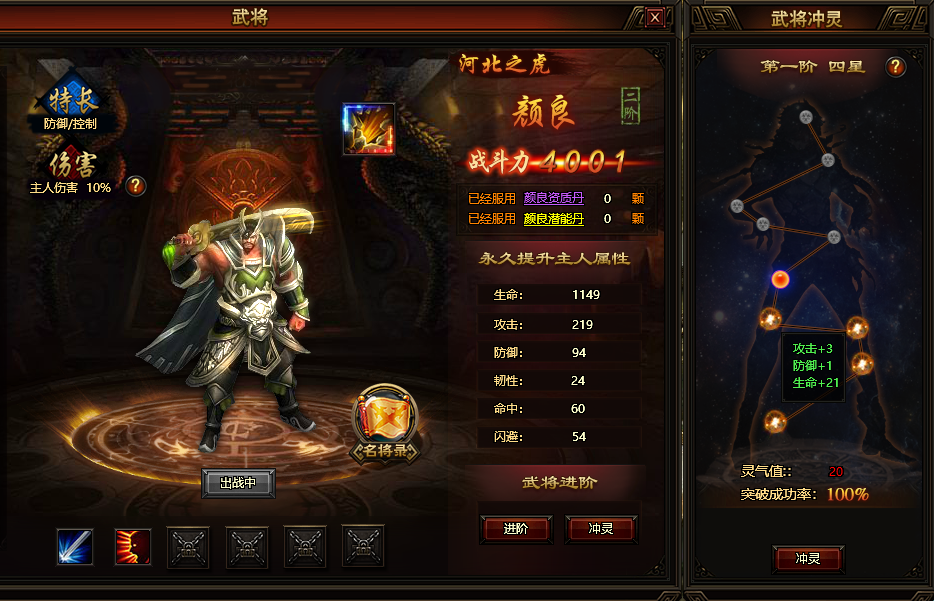Viewport: 934px width, 601px height.
Task: Click the 进阶 advance button
Action: tap(516, 529)
